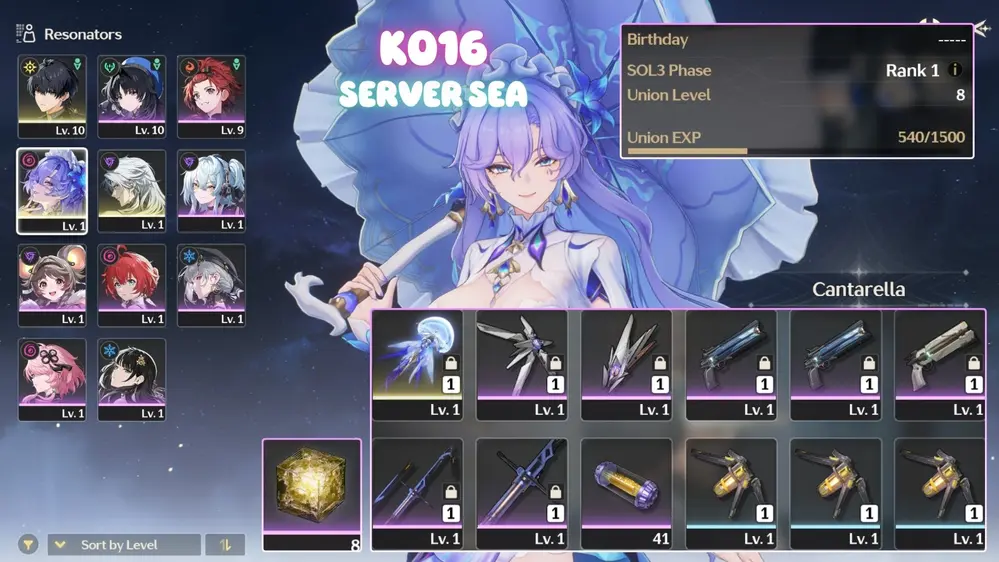Image resolution: width=999 pixels, height=562 pixels.
Task: Choose the blue-beret resonator portrait
Action: 132,96
